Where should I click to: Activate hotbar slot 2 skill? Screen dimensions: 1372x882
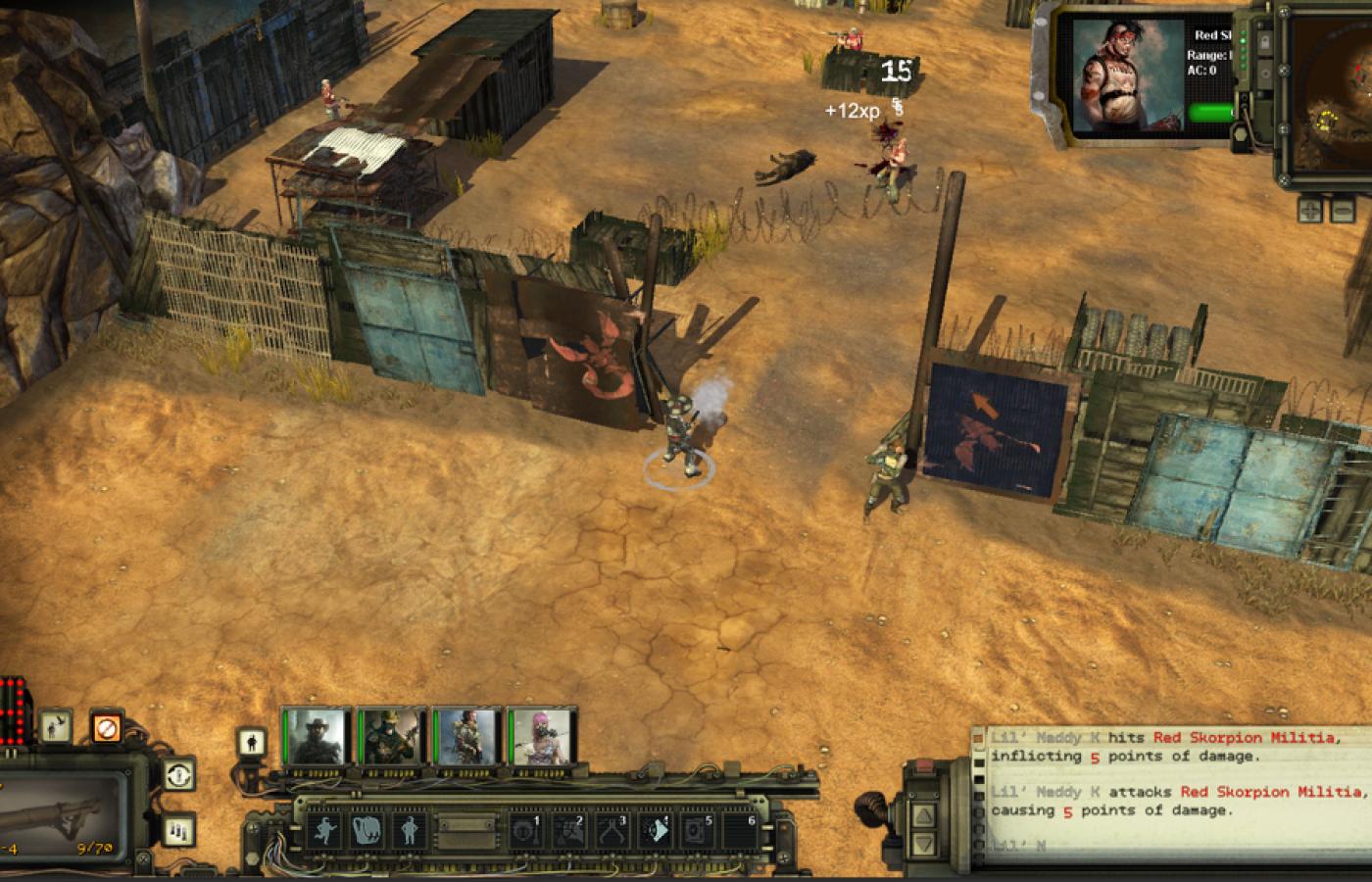(569, 831)
